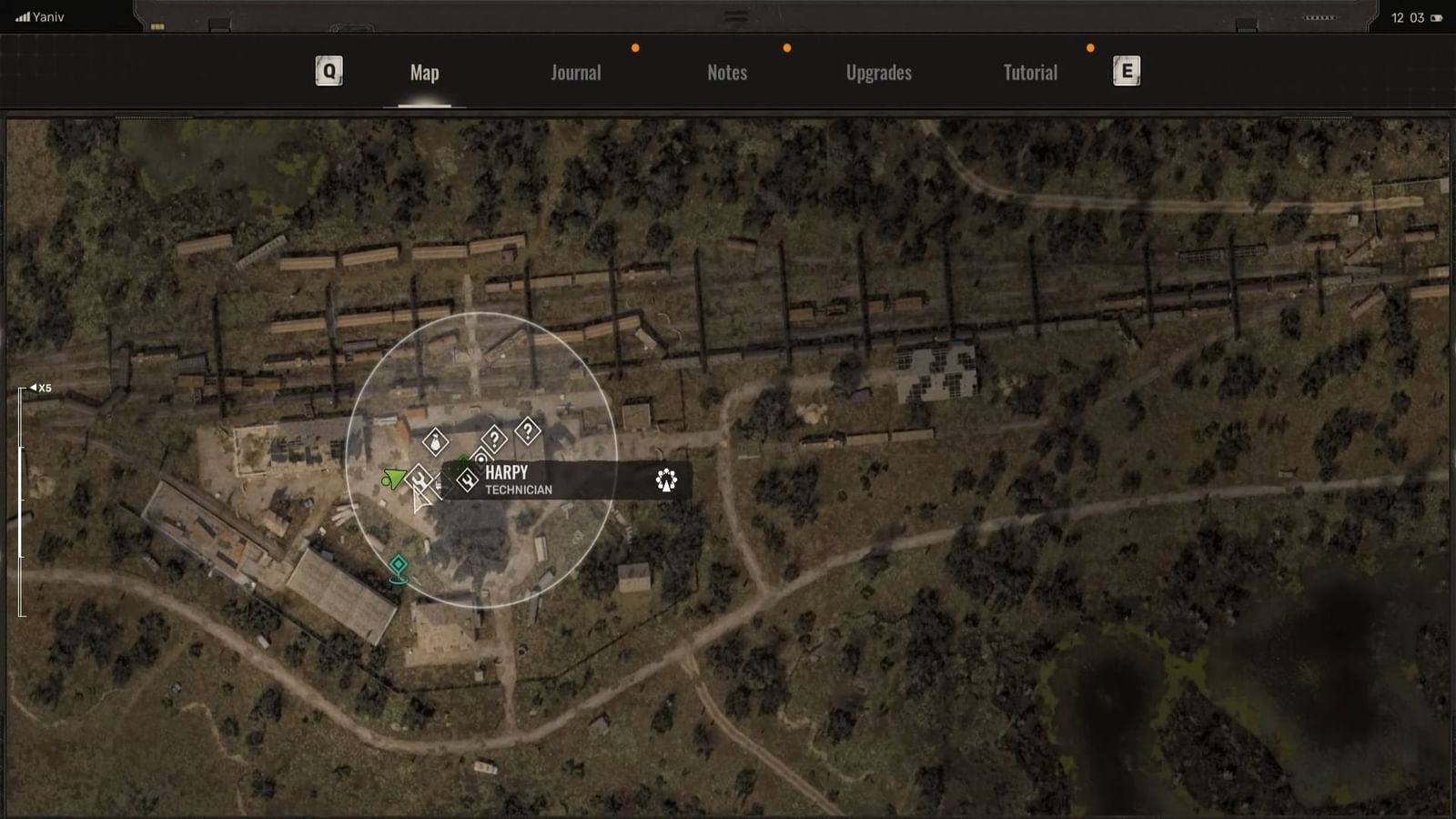Click the orange notification dot above Notes
The height and width of the screenshot is (819, 1456).
(786, 48)
